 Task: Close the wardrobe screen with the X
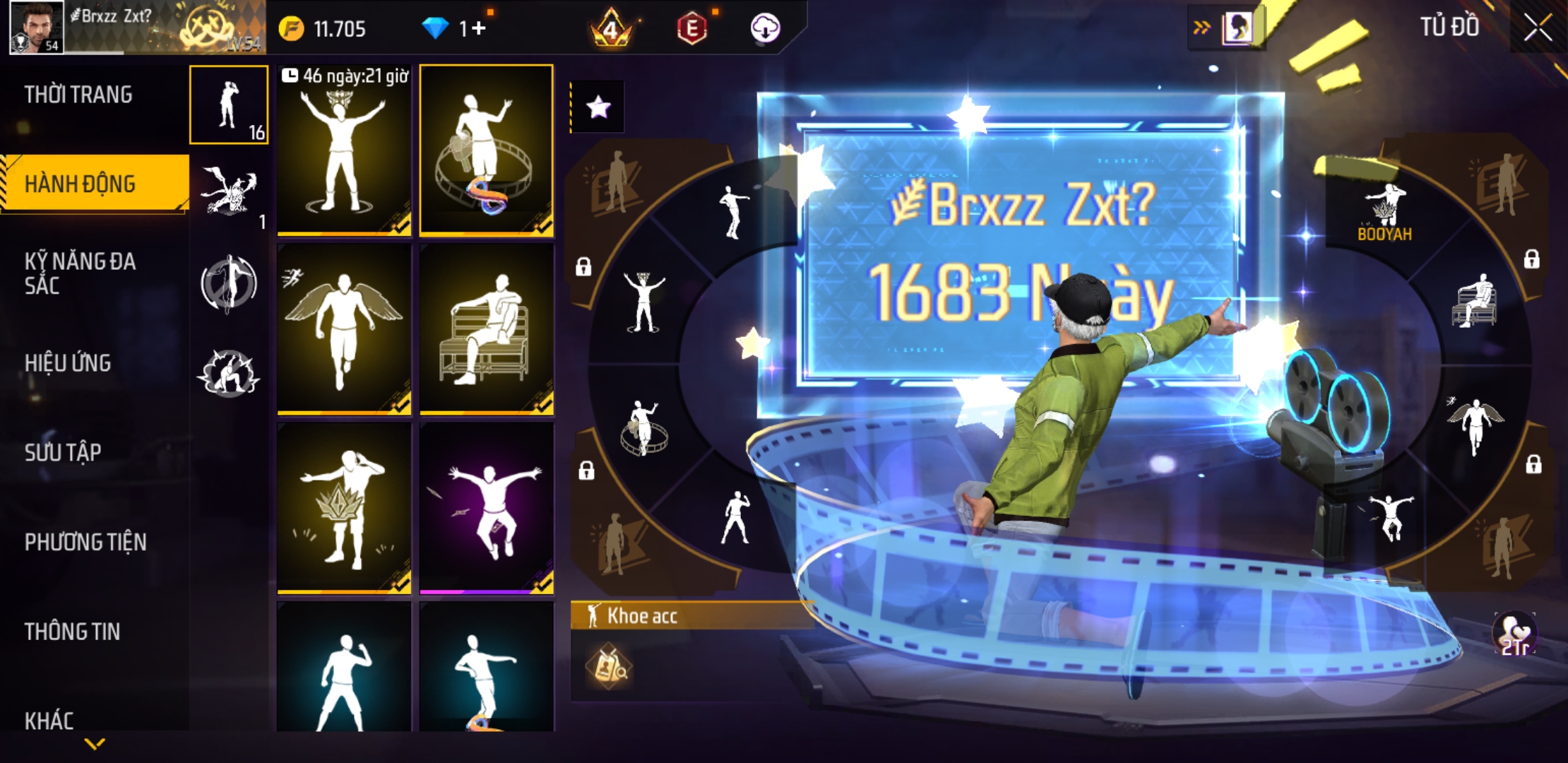(x=1537, y=28)
